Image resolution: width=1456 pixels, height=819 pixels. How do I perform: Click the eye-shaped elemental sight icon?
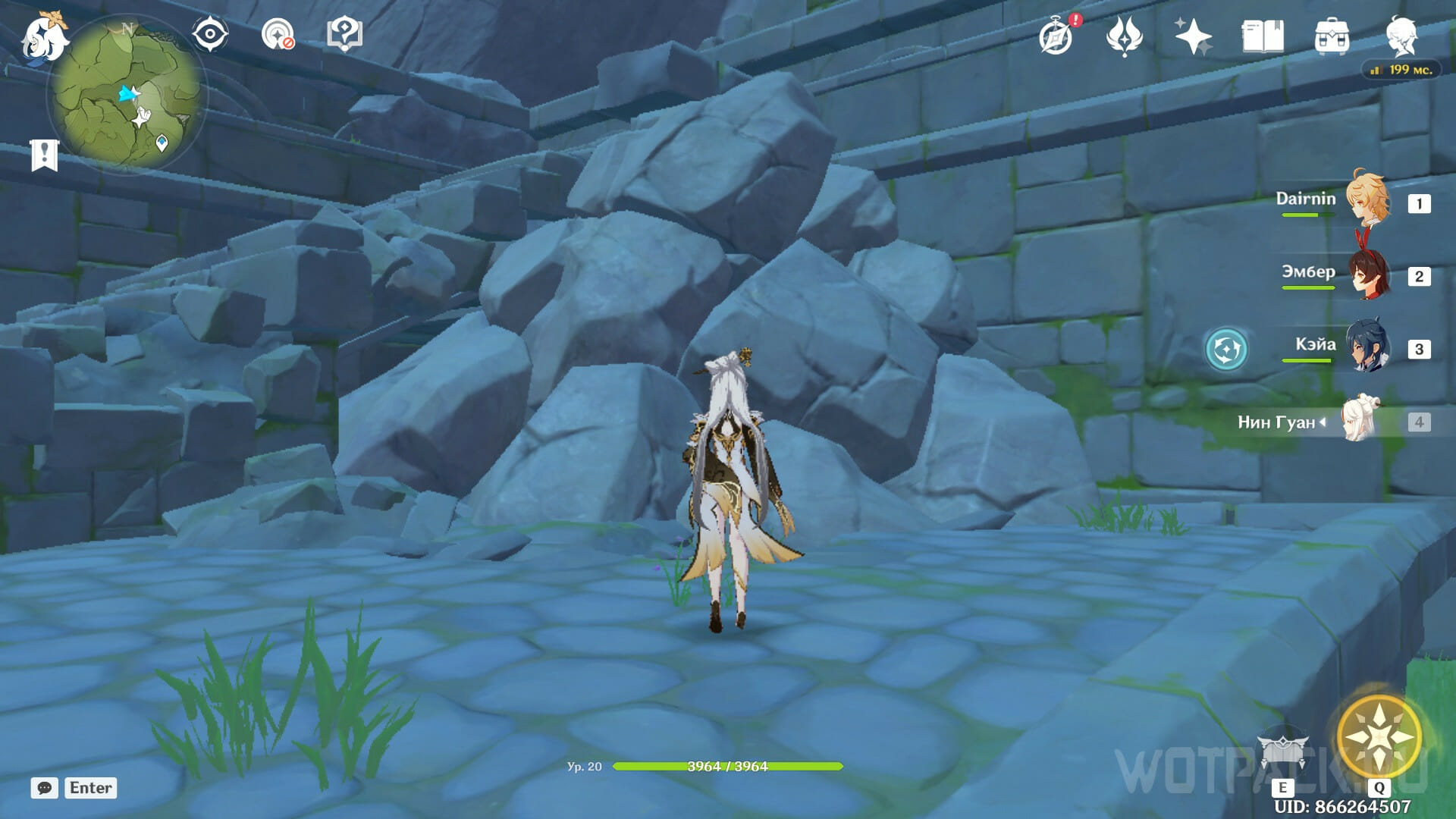pyautogui.click(x=209, y=34)
